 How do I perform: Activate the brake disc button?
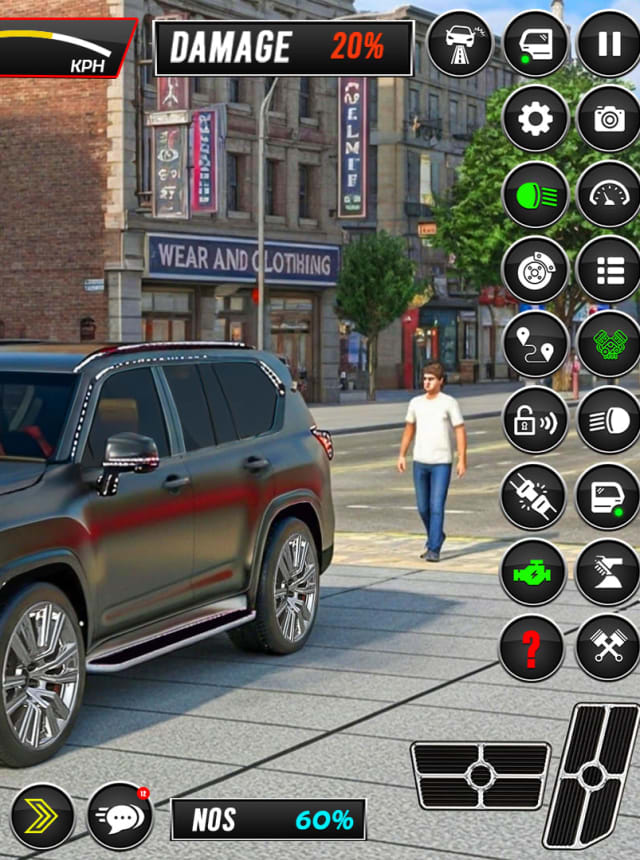[535, 269]
